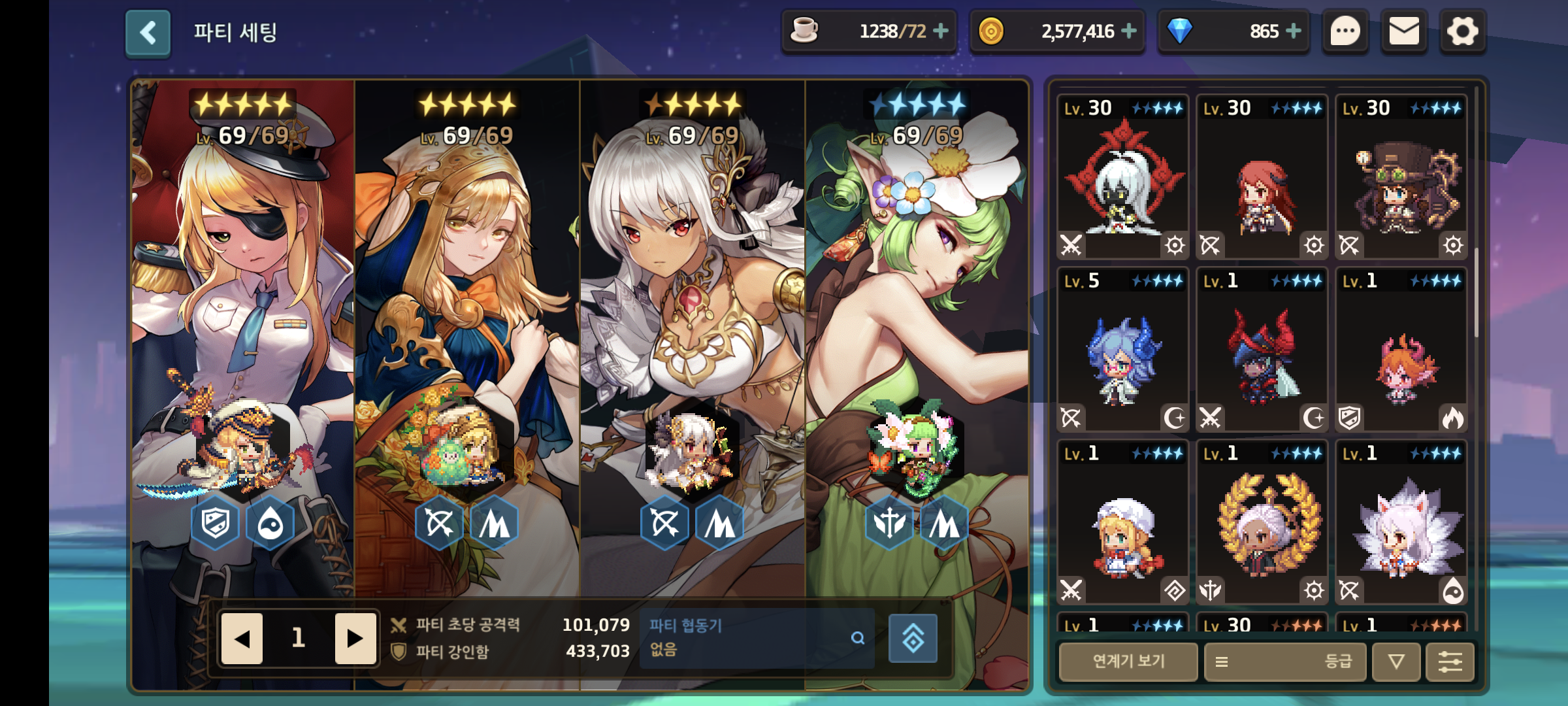This screenshot has width=1568, height=706.
Task: Toggle the sort order triangle
Action: click(x=1396, y=662)
